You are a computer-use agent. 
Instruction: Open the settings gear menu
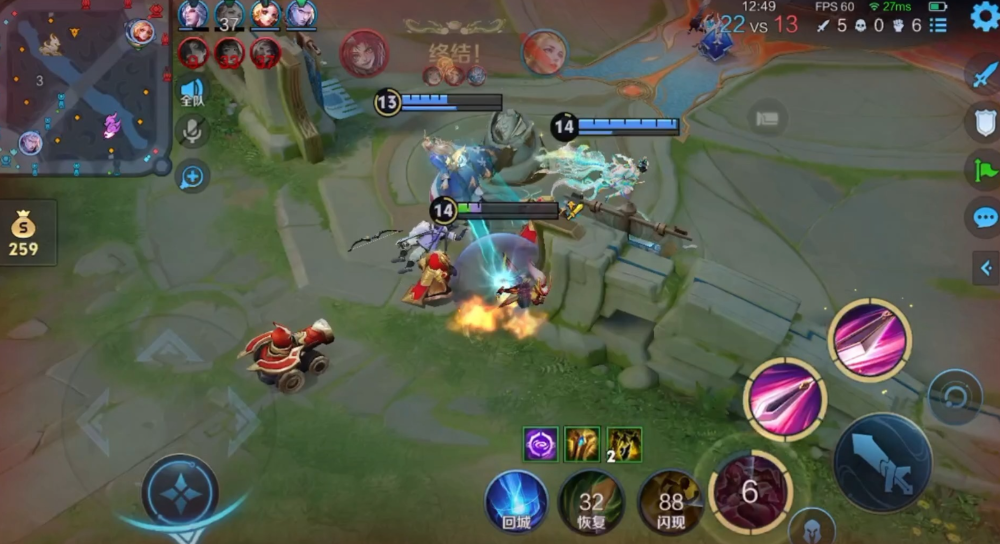pyautogui.click(x=985, y=17)
